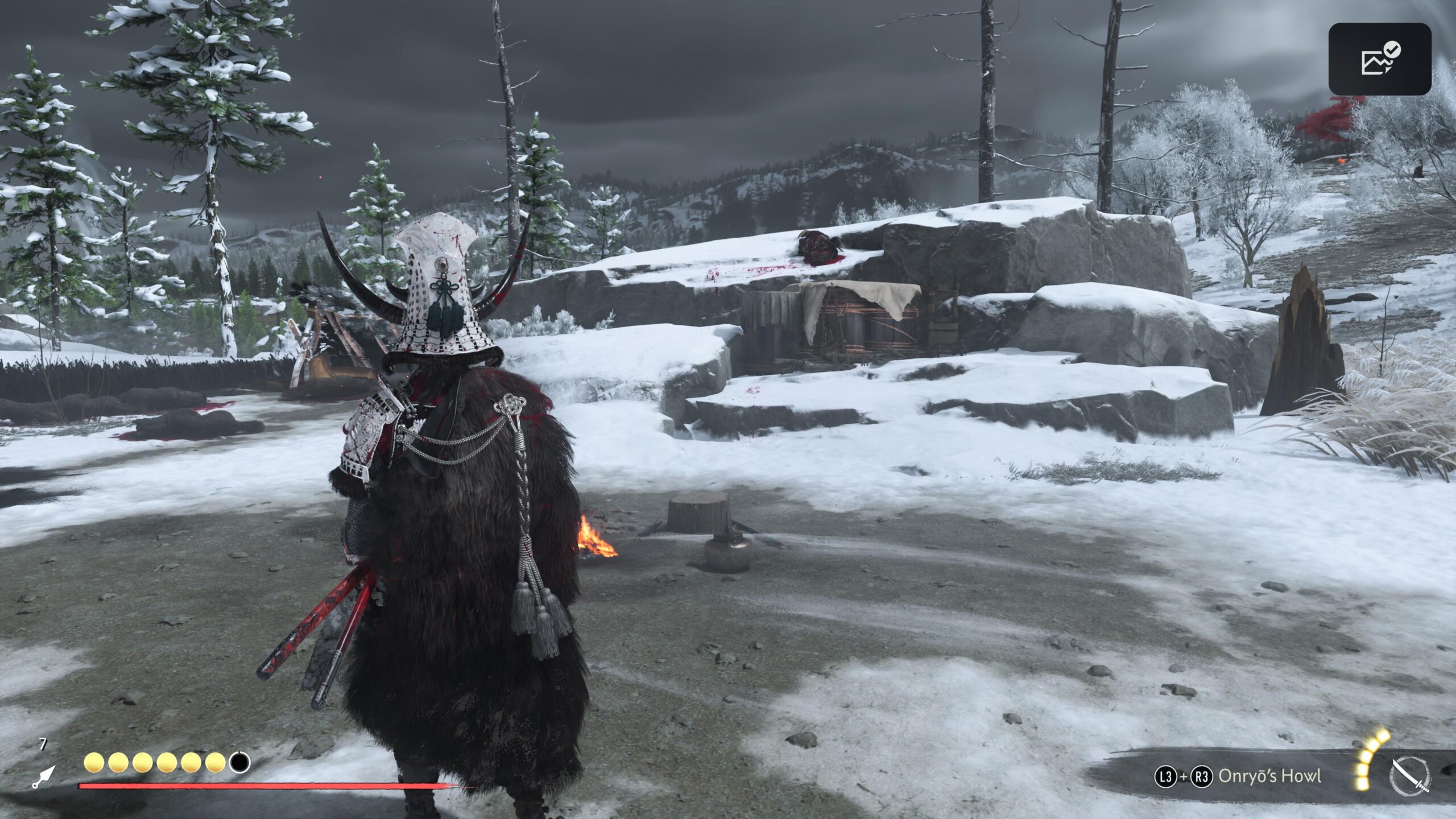Click the sheathed katana icon
This screenshot has width=1456, height=819.
point(1411,775)
